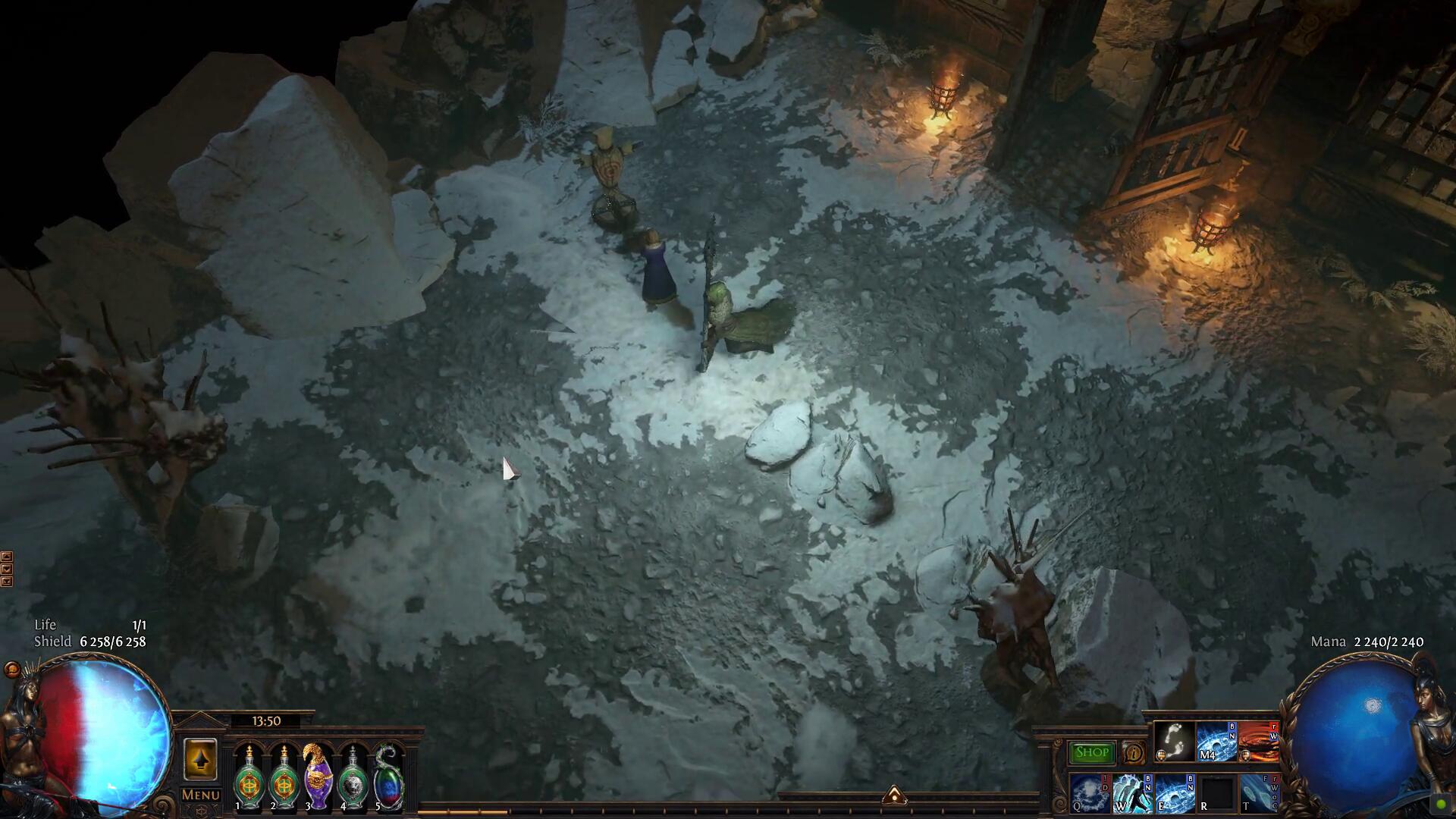
Task: Use the first green flask
Action: point(248,779)
